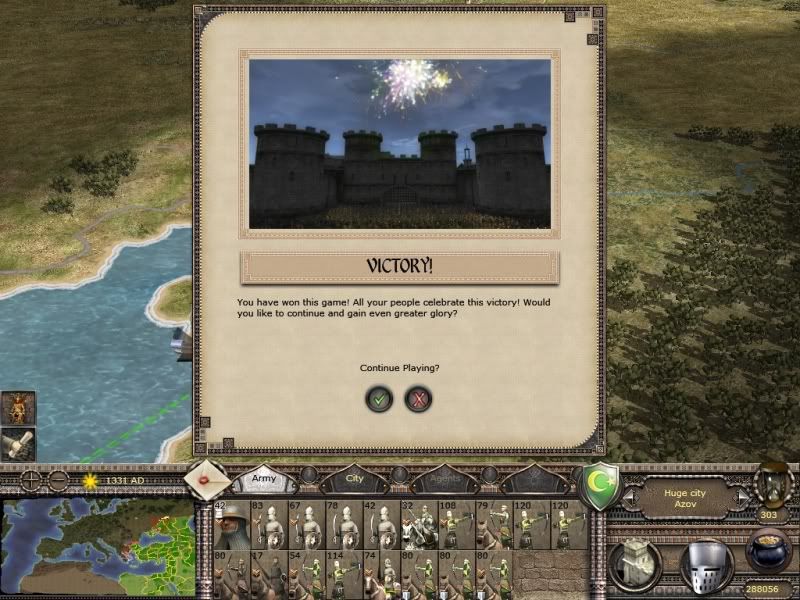Open the scroll message notification
This screenshot has width=800, height=600.
pos(18,443)
